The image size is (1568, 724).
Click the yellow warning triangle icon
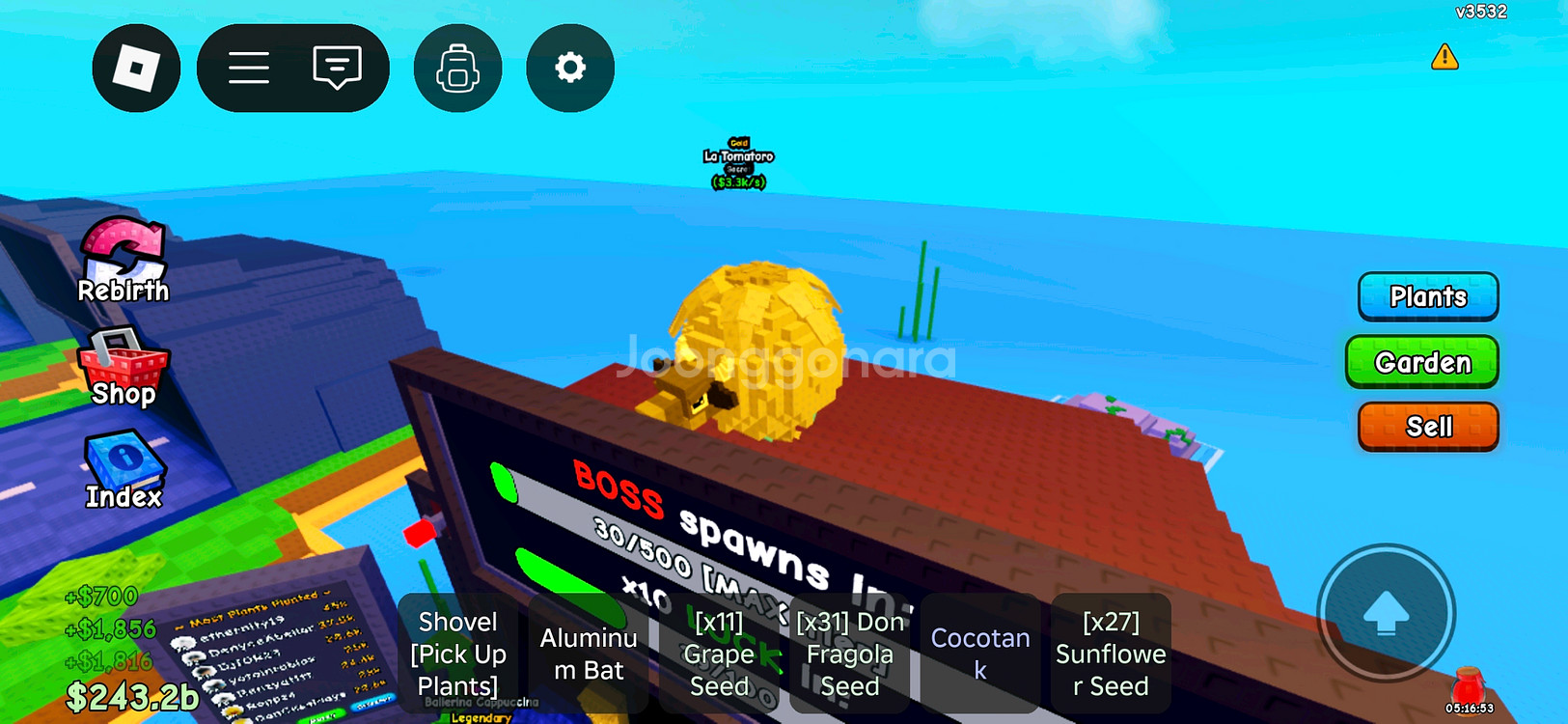(1444, 57)
